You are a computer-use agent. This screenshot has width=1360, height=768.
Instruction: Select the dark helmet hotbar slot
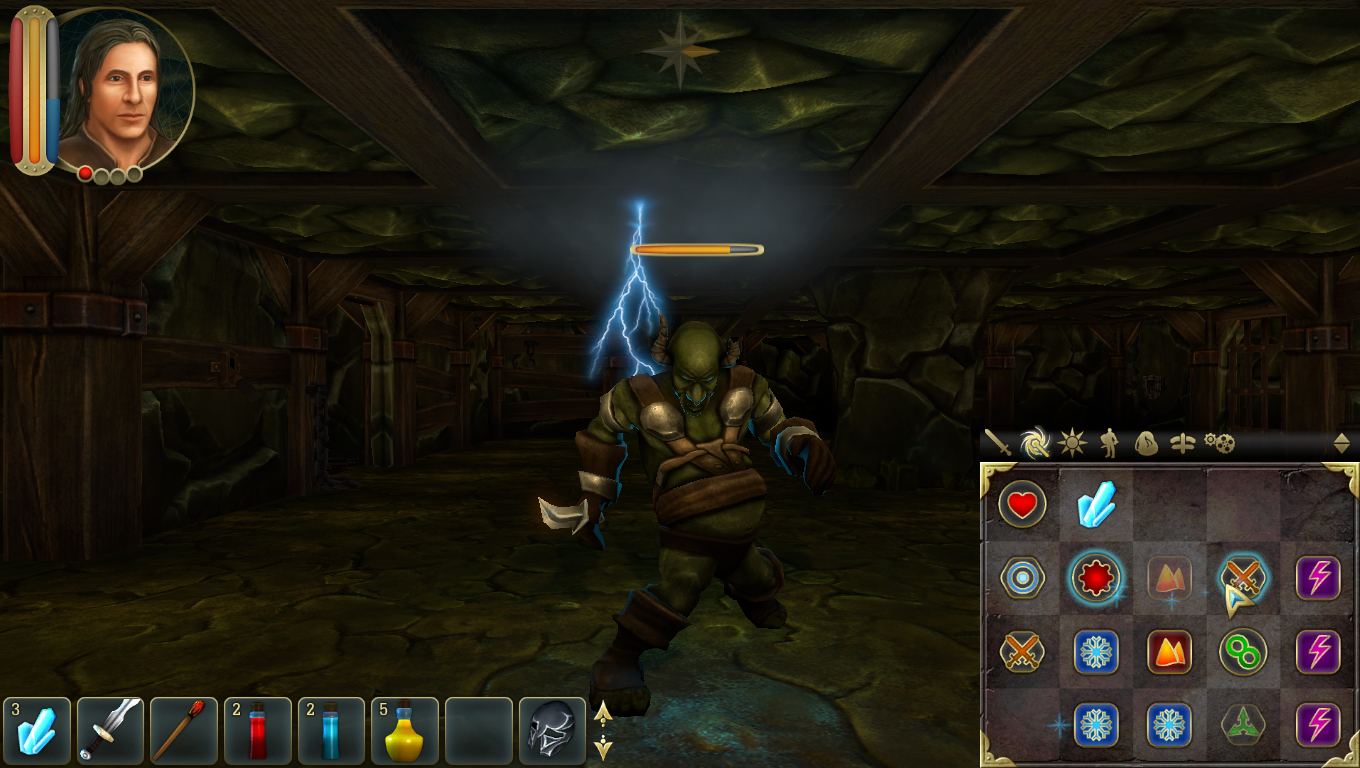click(x=552, y=731)
